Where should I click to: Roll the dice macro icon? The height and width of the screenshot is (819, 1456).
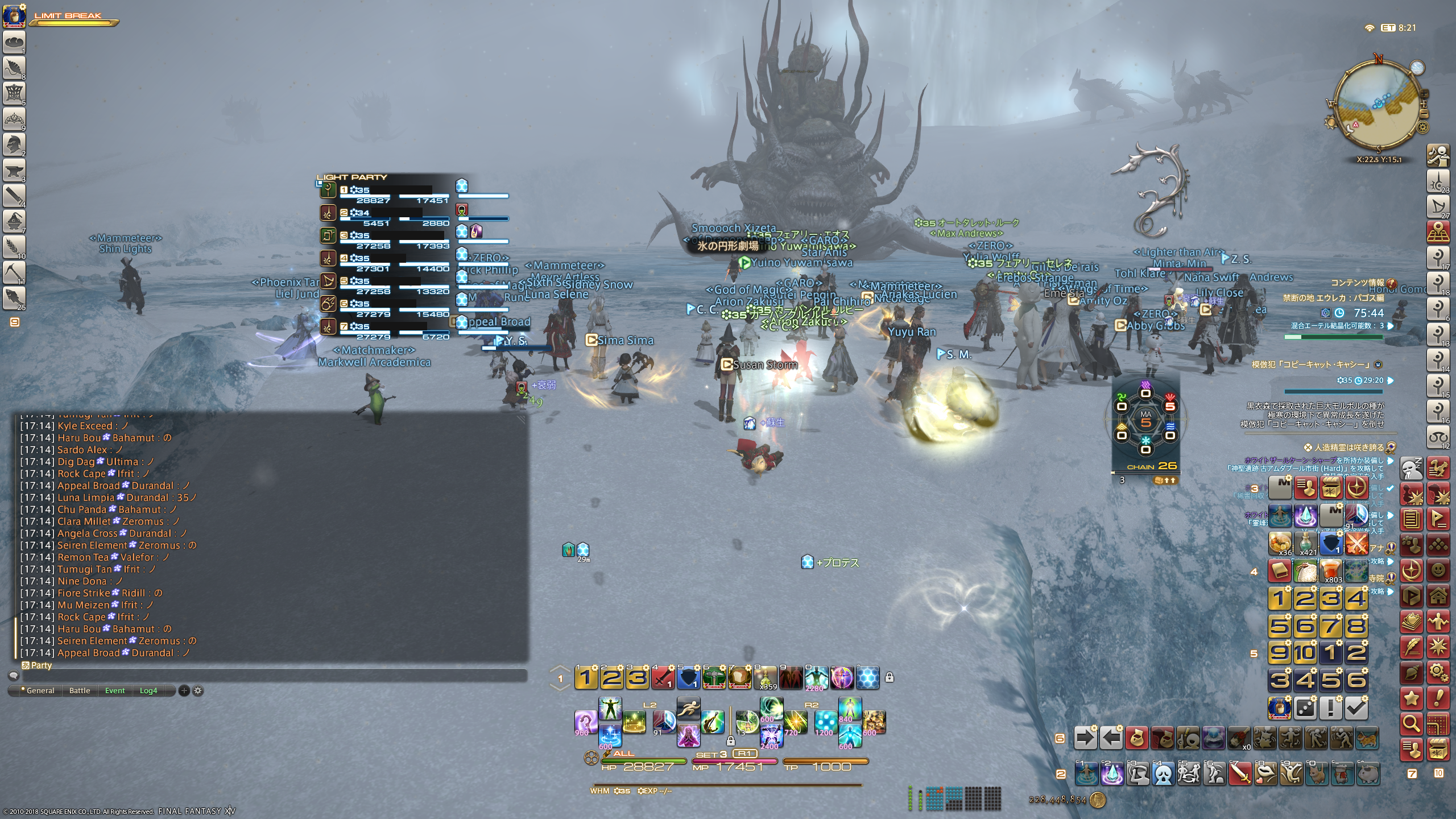(x=1305, y=708)
